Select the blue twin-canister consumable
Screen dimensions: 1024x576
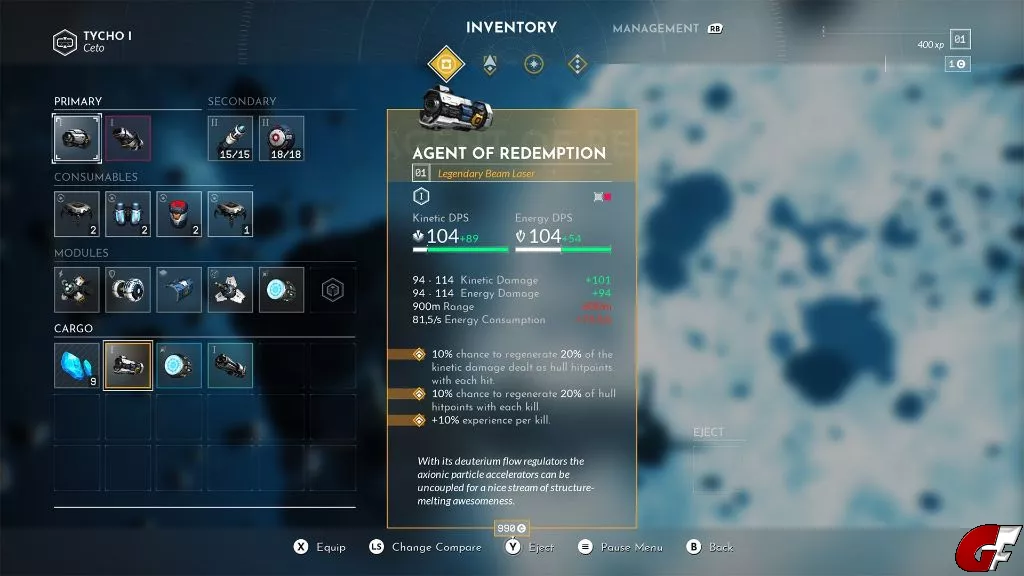click(x=128, y=214)
